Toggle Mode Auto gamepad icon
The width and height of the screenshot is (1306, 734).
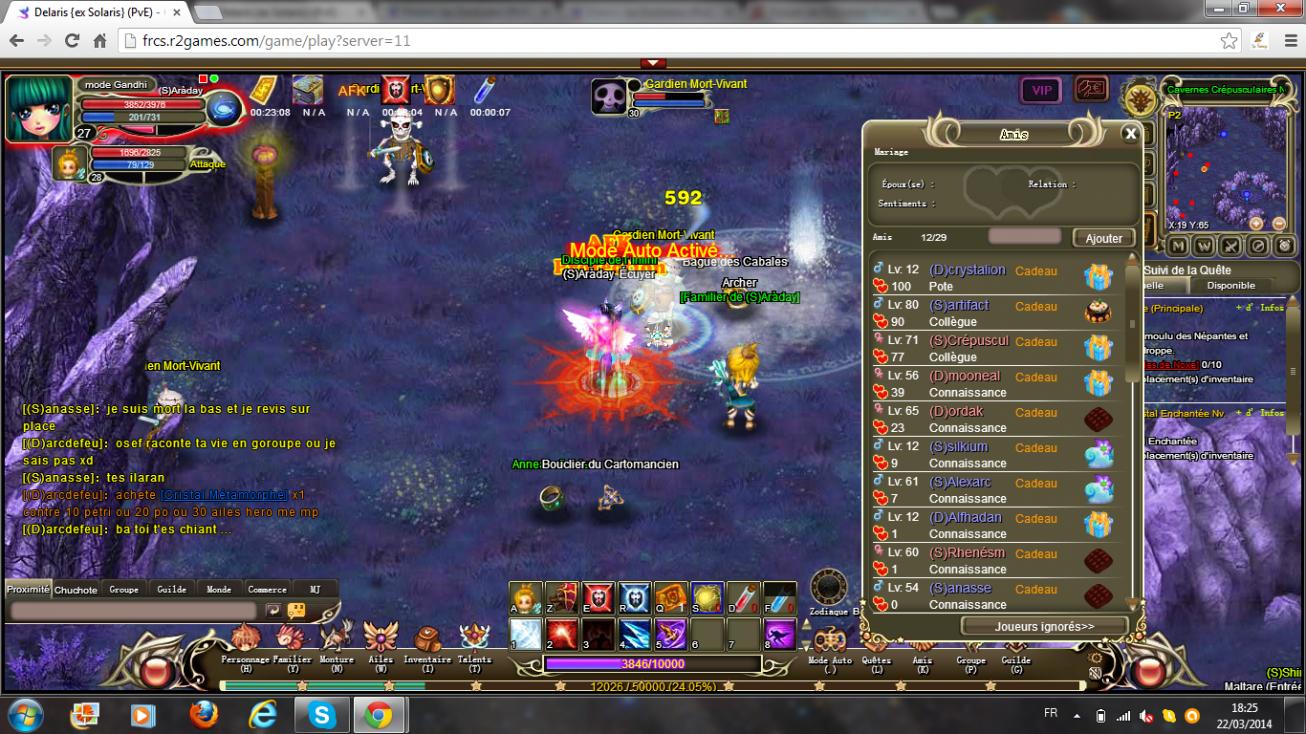pos(830,641)
